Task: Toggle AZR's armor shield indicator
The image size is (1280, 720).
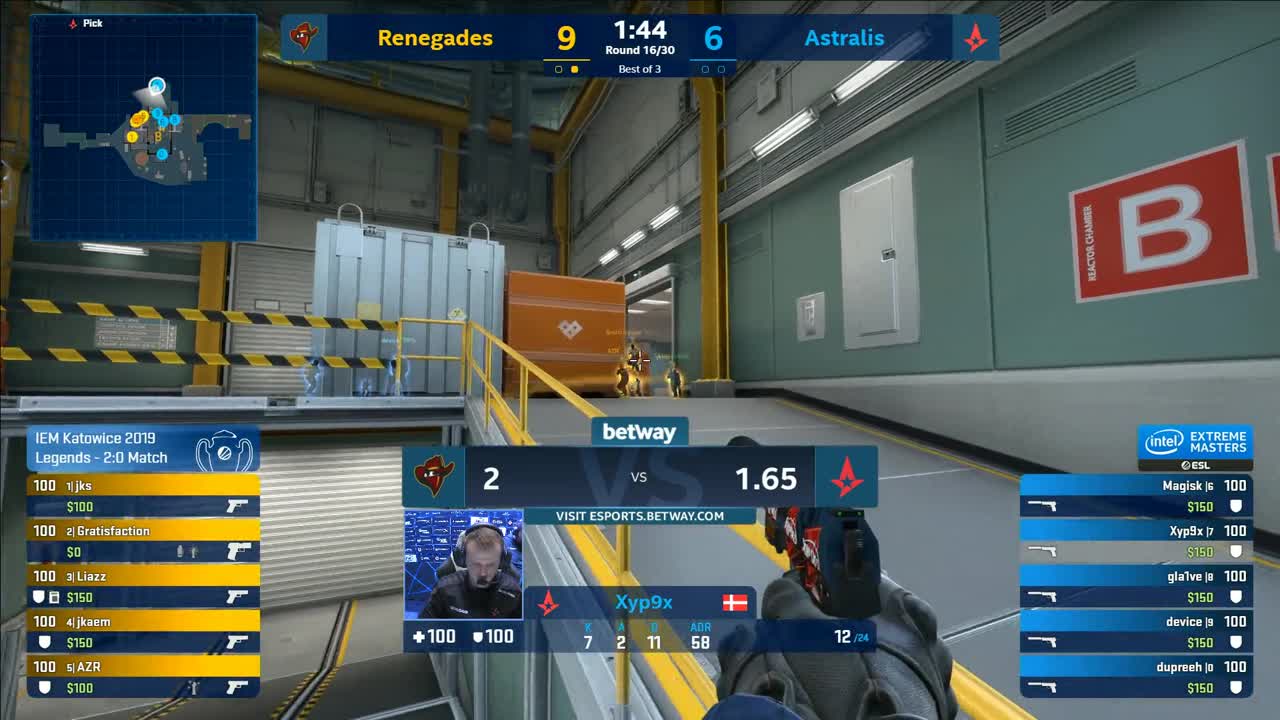Action: pyautogui.click(x=43, y=685)
